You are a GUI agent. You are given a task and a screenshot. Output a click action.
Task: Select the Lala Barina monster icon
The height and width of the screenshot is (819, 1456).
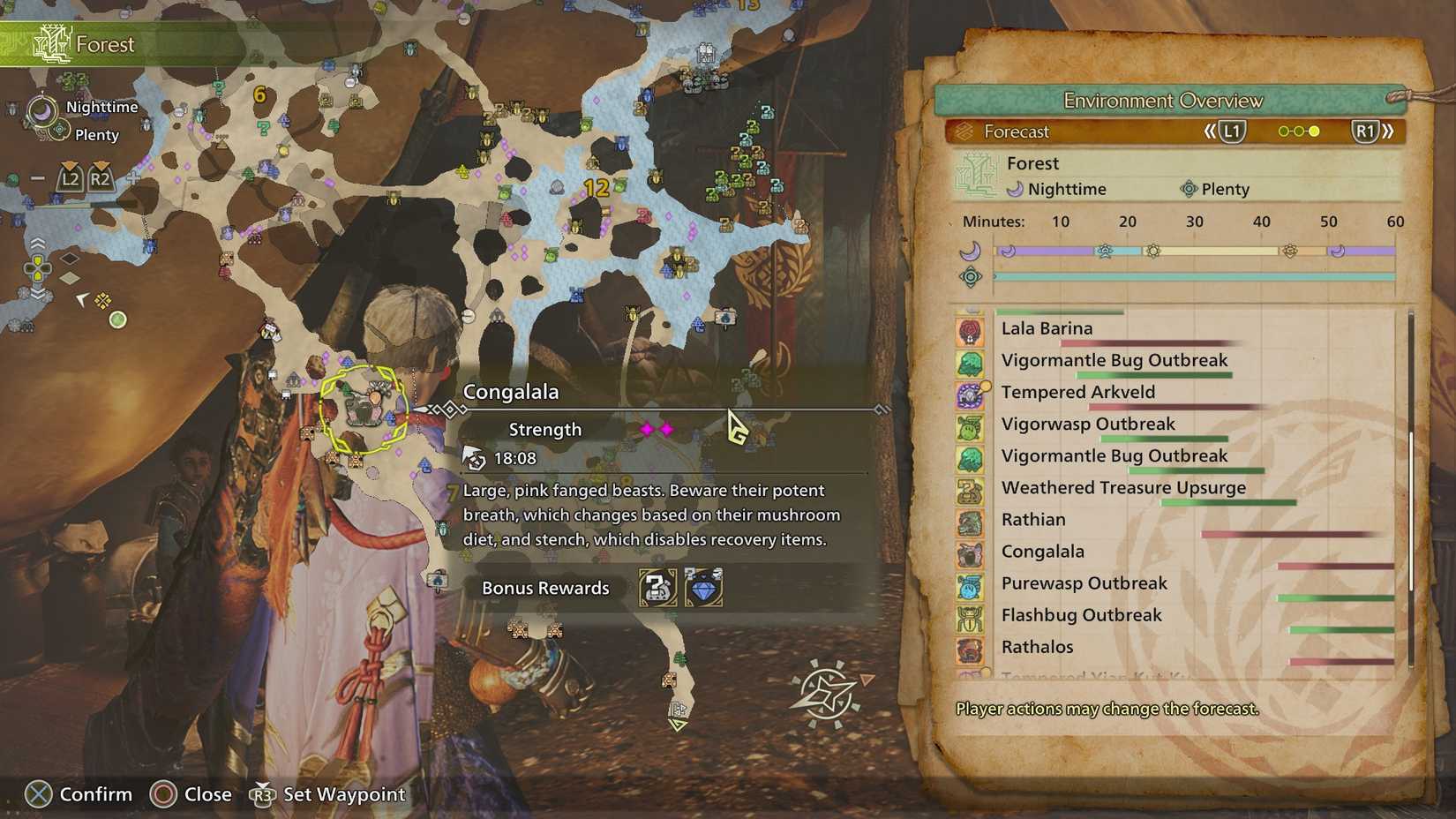[971, 331]
